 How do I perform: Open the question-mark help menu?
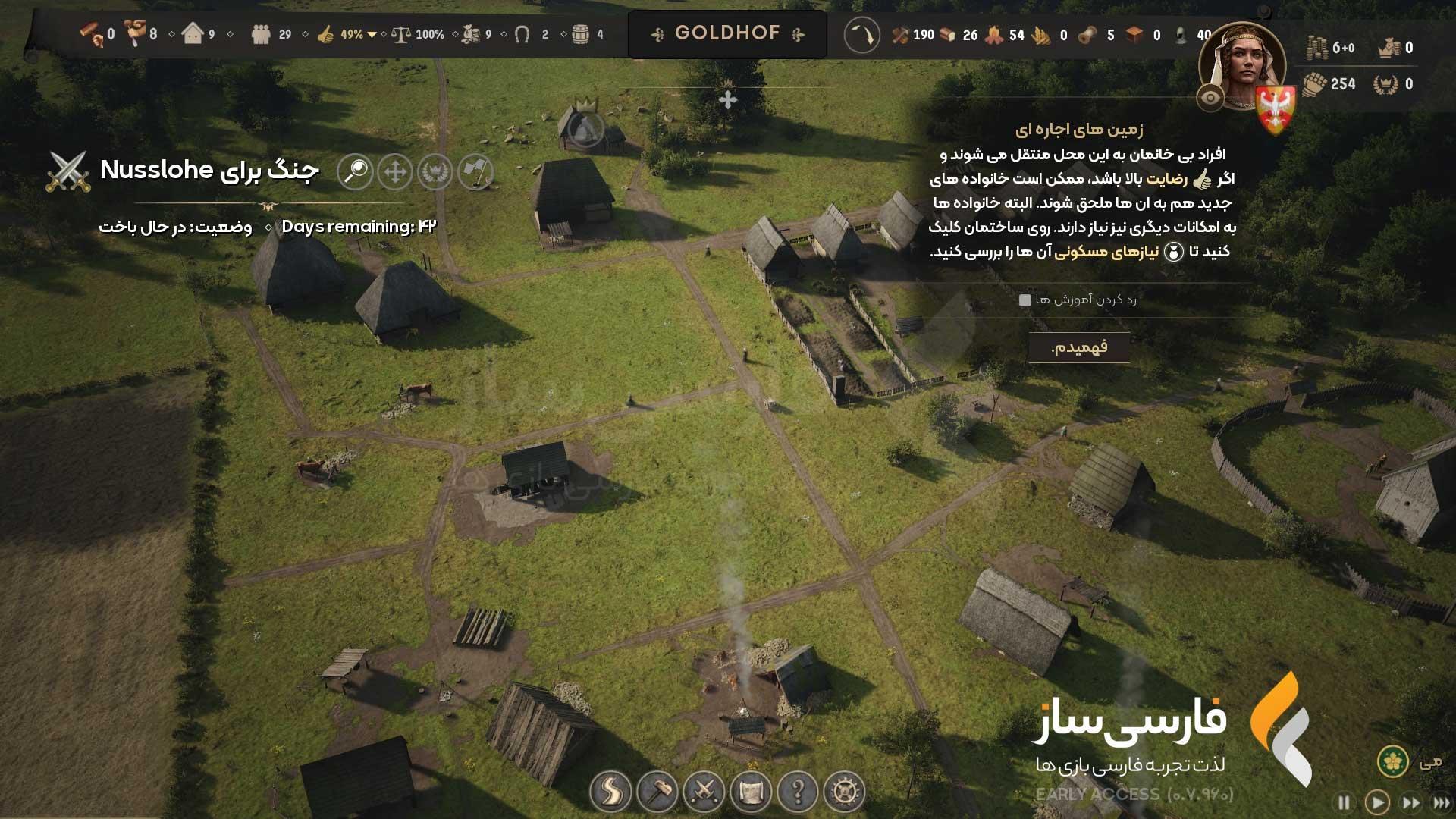798,792
